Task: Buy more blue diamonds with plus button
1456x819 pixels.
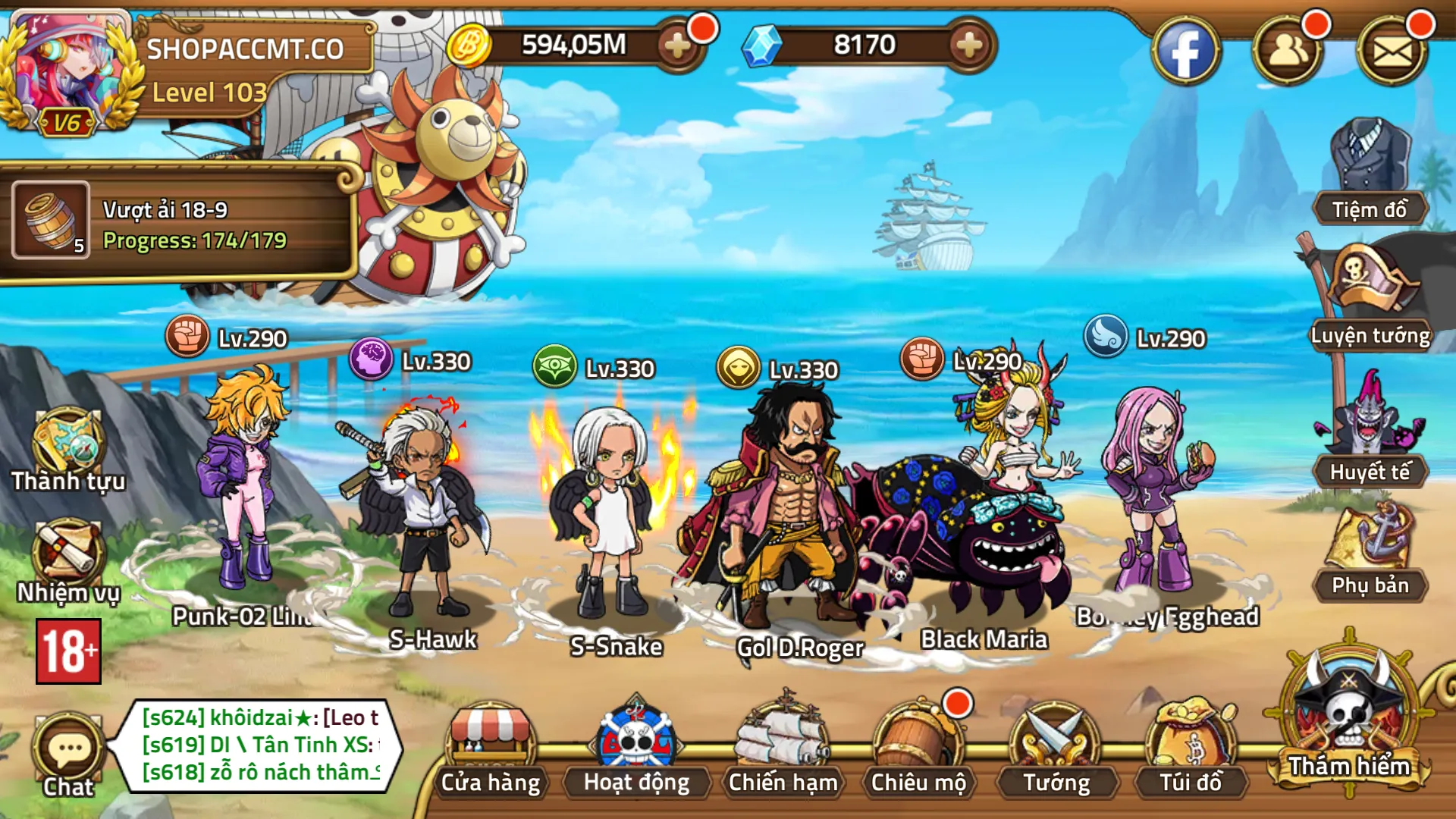Action: tap(969, 46)
